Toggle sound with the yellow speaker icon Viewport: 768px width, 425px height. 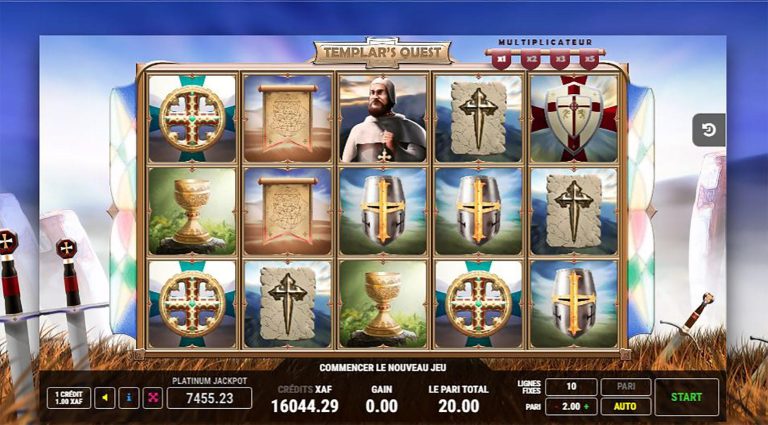pyautogui.click(x=104, y=398)
